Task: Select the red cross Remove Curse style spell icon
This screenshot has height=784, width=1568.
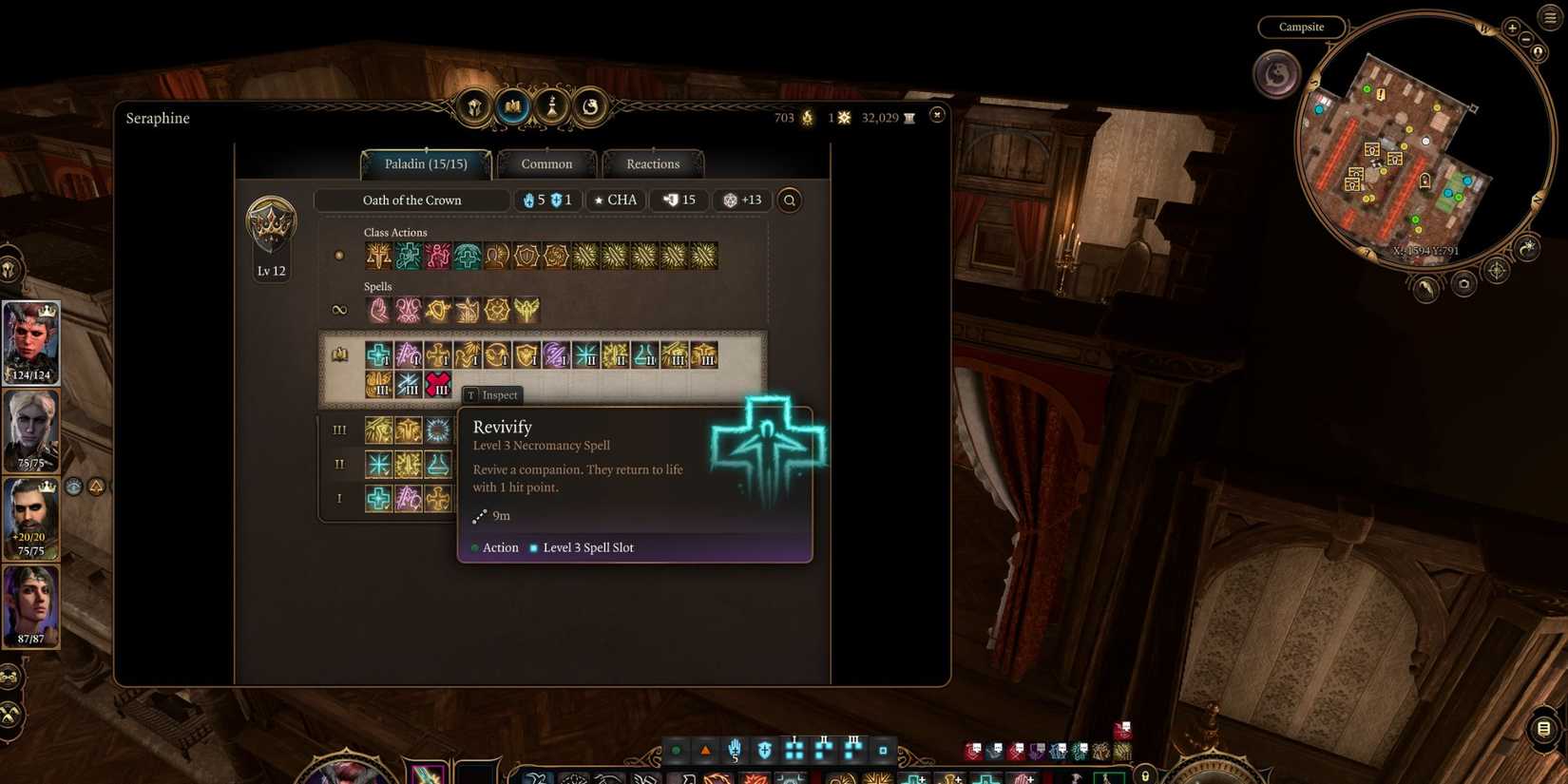Action: (439, 383)
